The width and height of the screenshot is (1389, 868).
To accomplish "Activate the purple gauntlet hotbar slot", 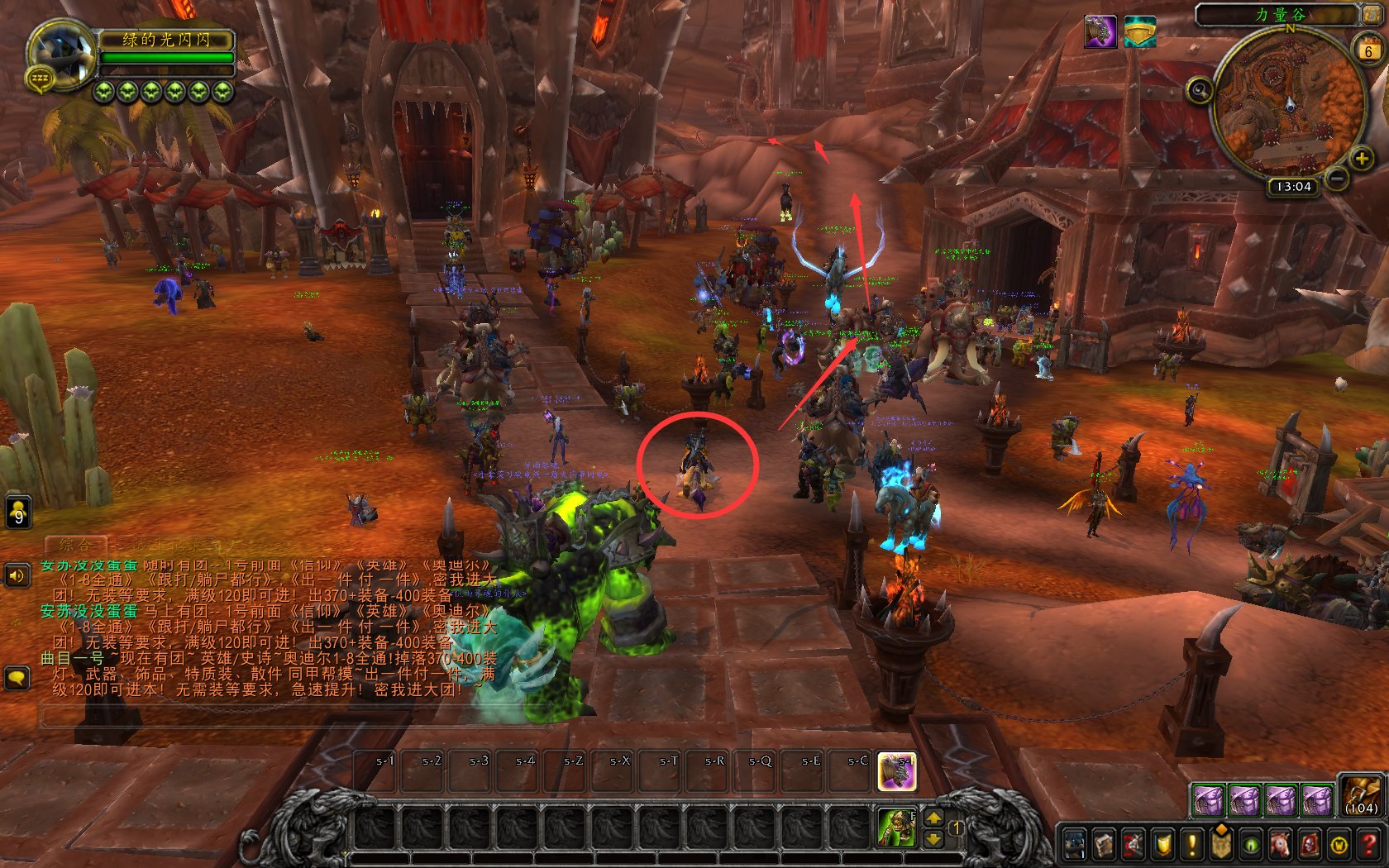I will 896,771.
